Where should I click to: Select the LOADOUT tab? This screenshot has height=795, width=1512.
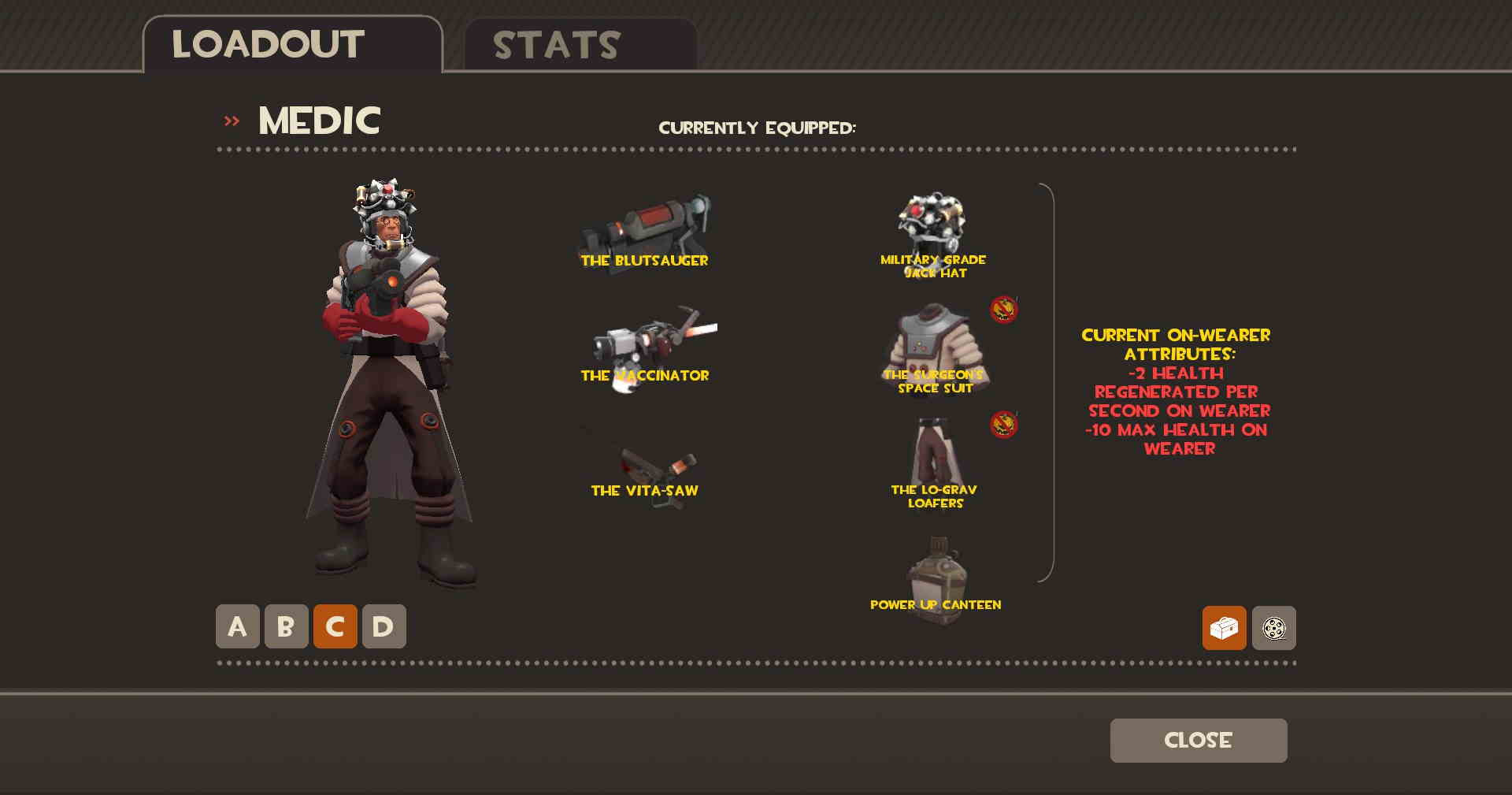click(x=266, y=43)
